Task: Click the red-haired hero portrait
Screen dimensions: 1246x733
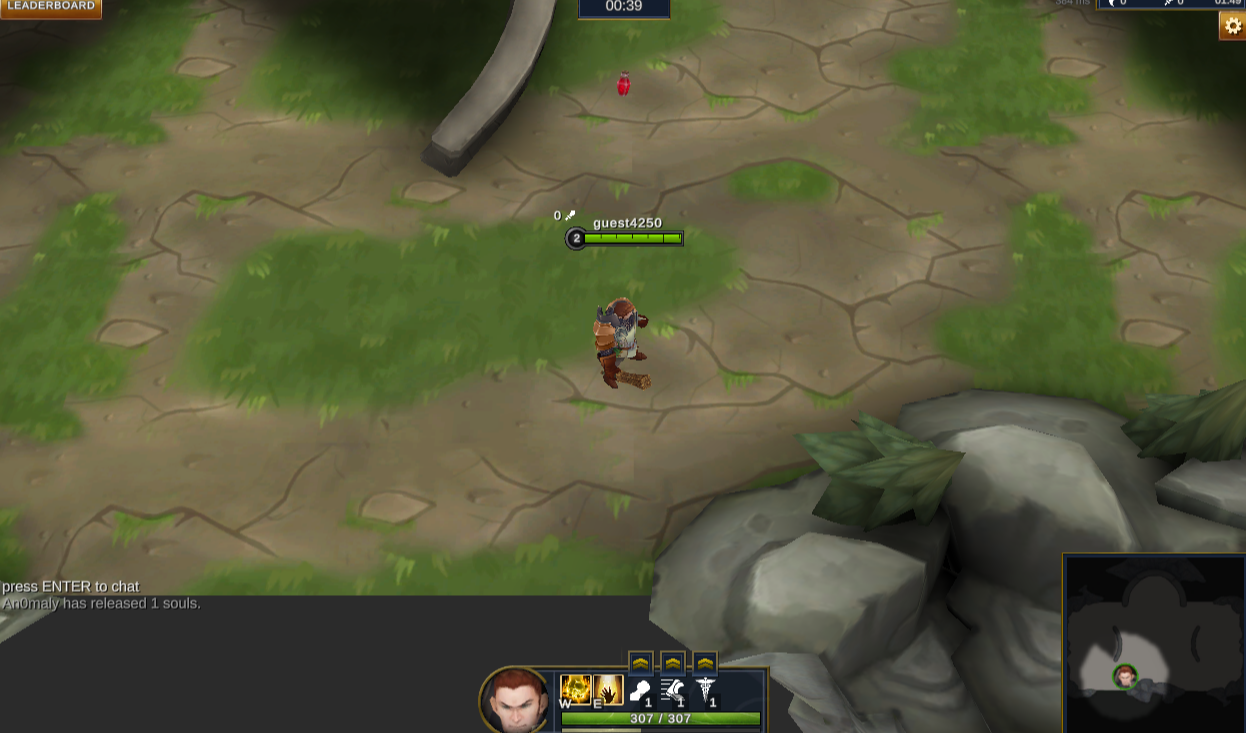Action: tap(515, 700)
